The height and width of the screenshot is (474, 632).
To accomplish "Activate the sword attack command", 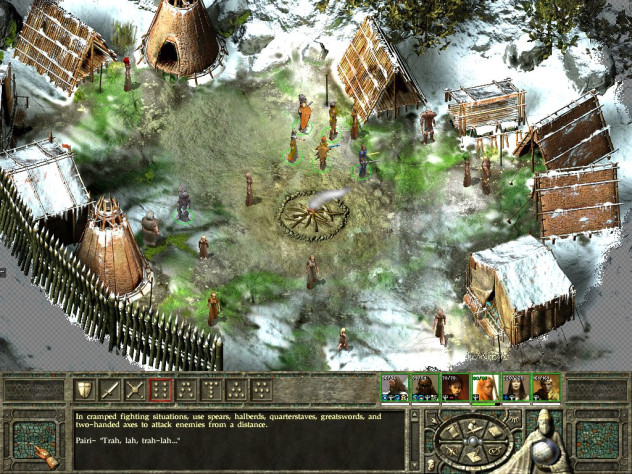I will (109, 390).
